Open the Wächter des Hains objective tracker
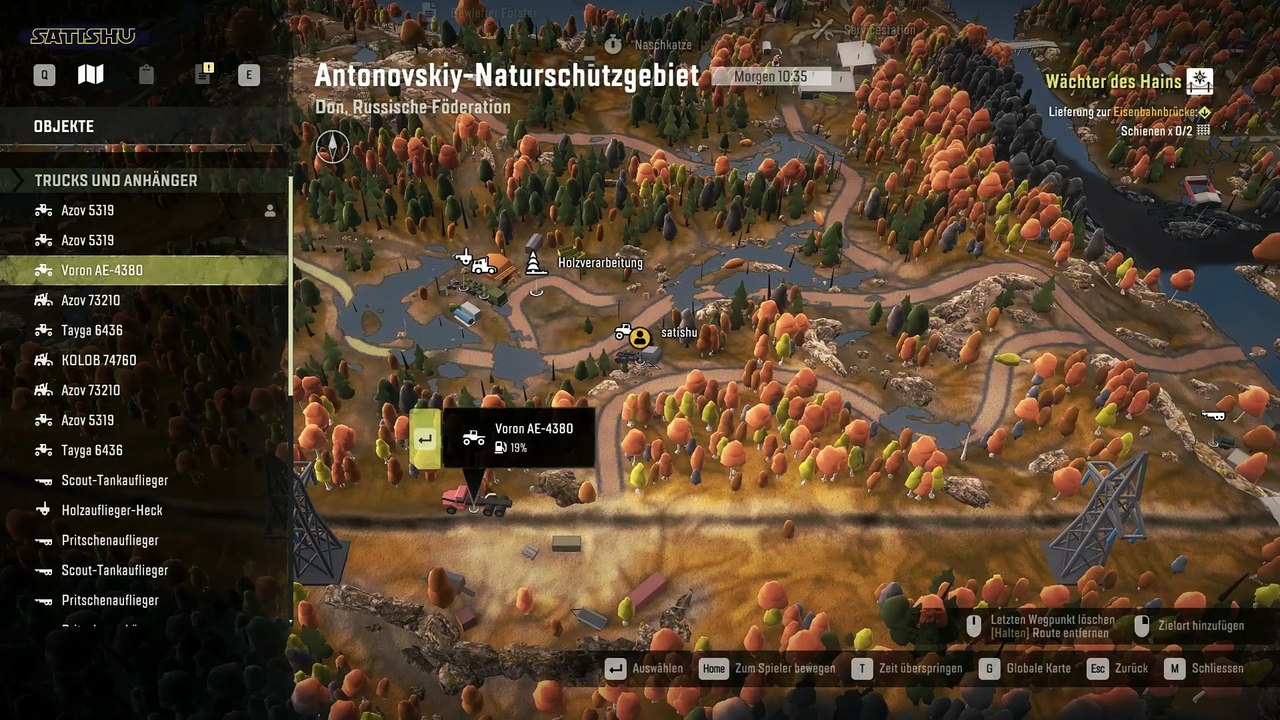The height and width of the screenshot is (720, 1280). [x=1128, y=82]
